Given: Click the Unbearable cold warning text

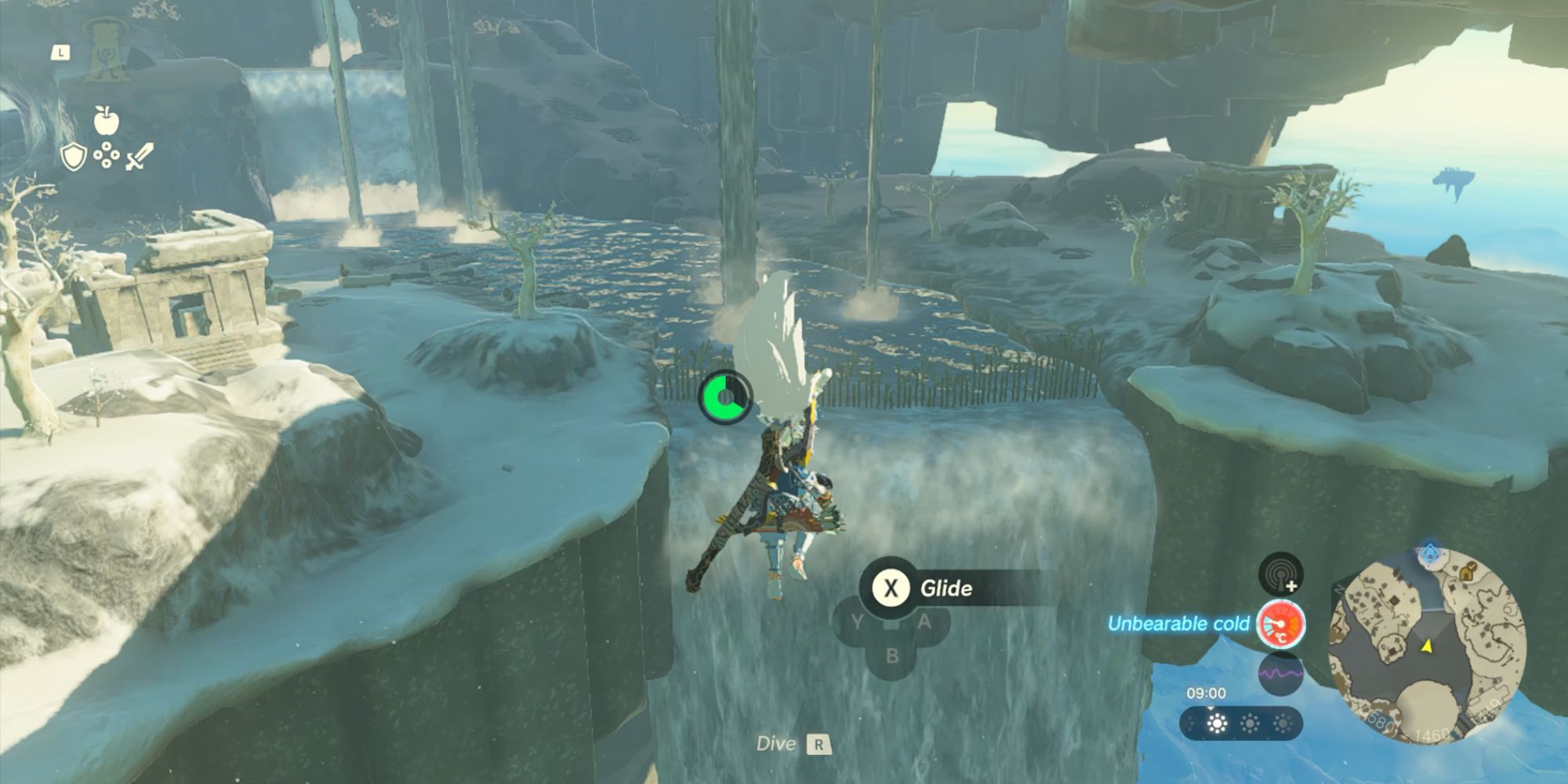Looking at the screenshot, I should pyautogui.click(x=1180, y=625).
